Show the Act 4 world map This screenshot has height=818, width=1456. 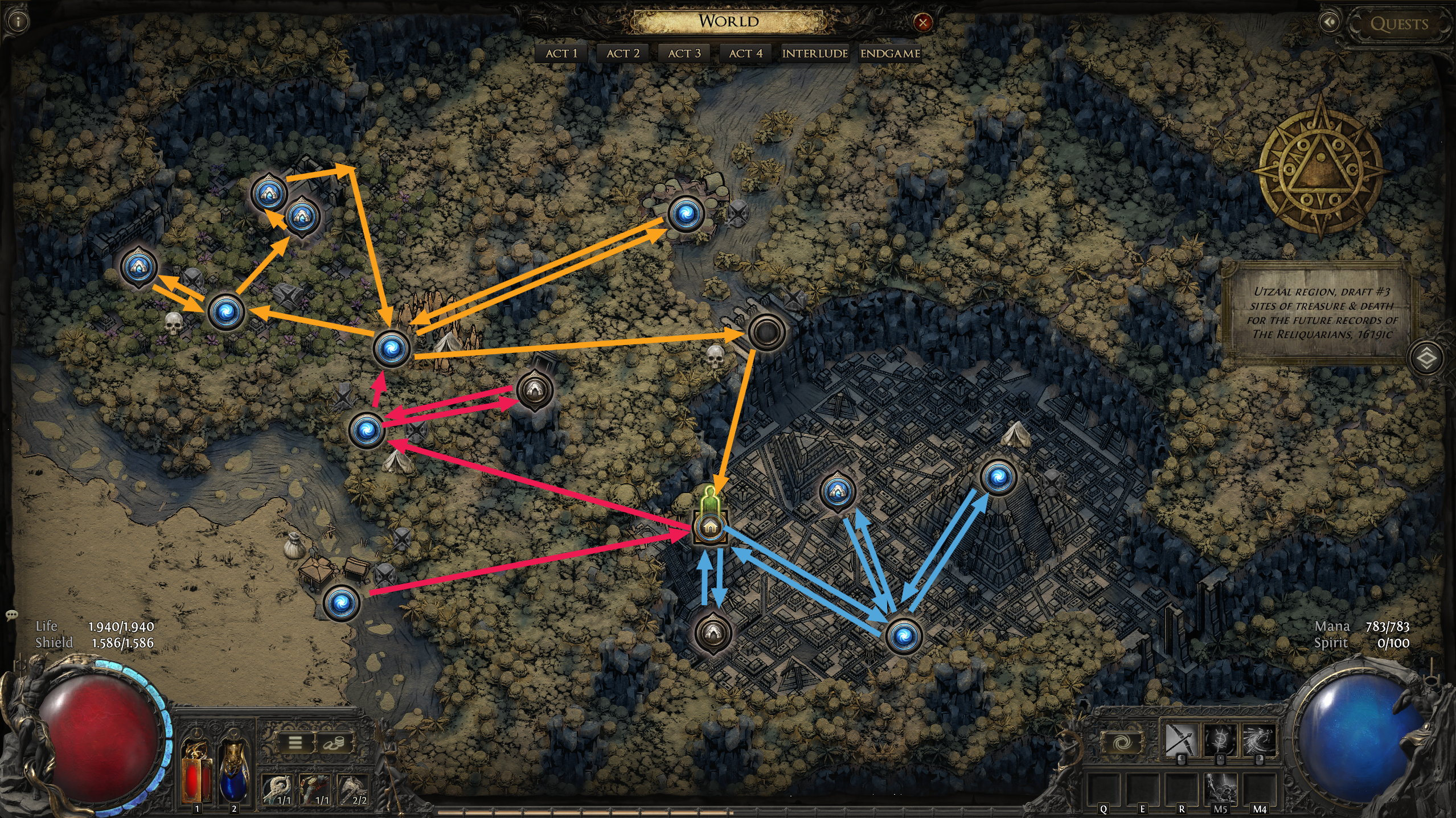coord(745,54)
